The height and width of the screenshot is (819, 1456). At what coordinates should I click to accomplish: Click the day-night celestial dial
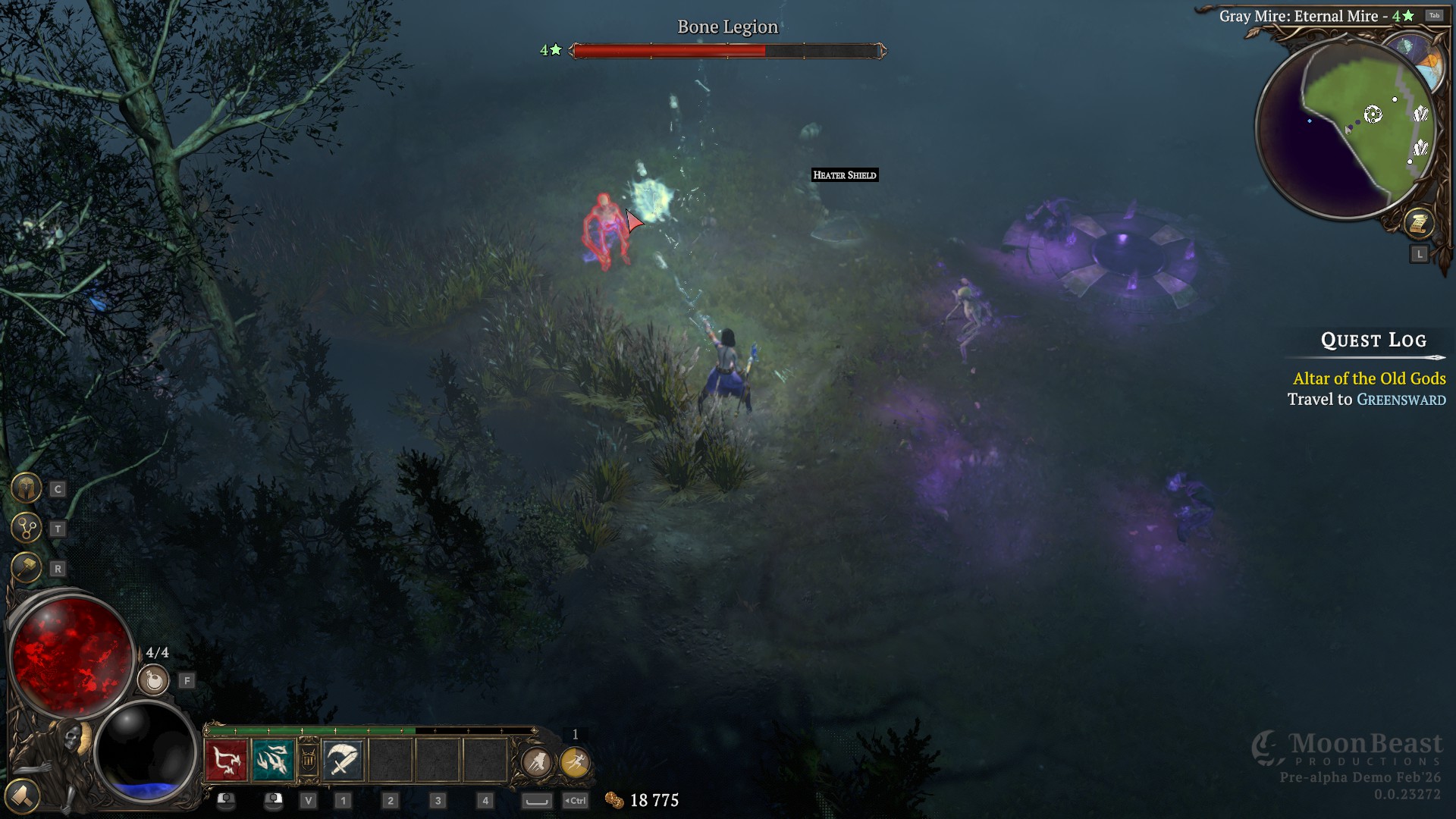point(1418,57)
